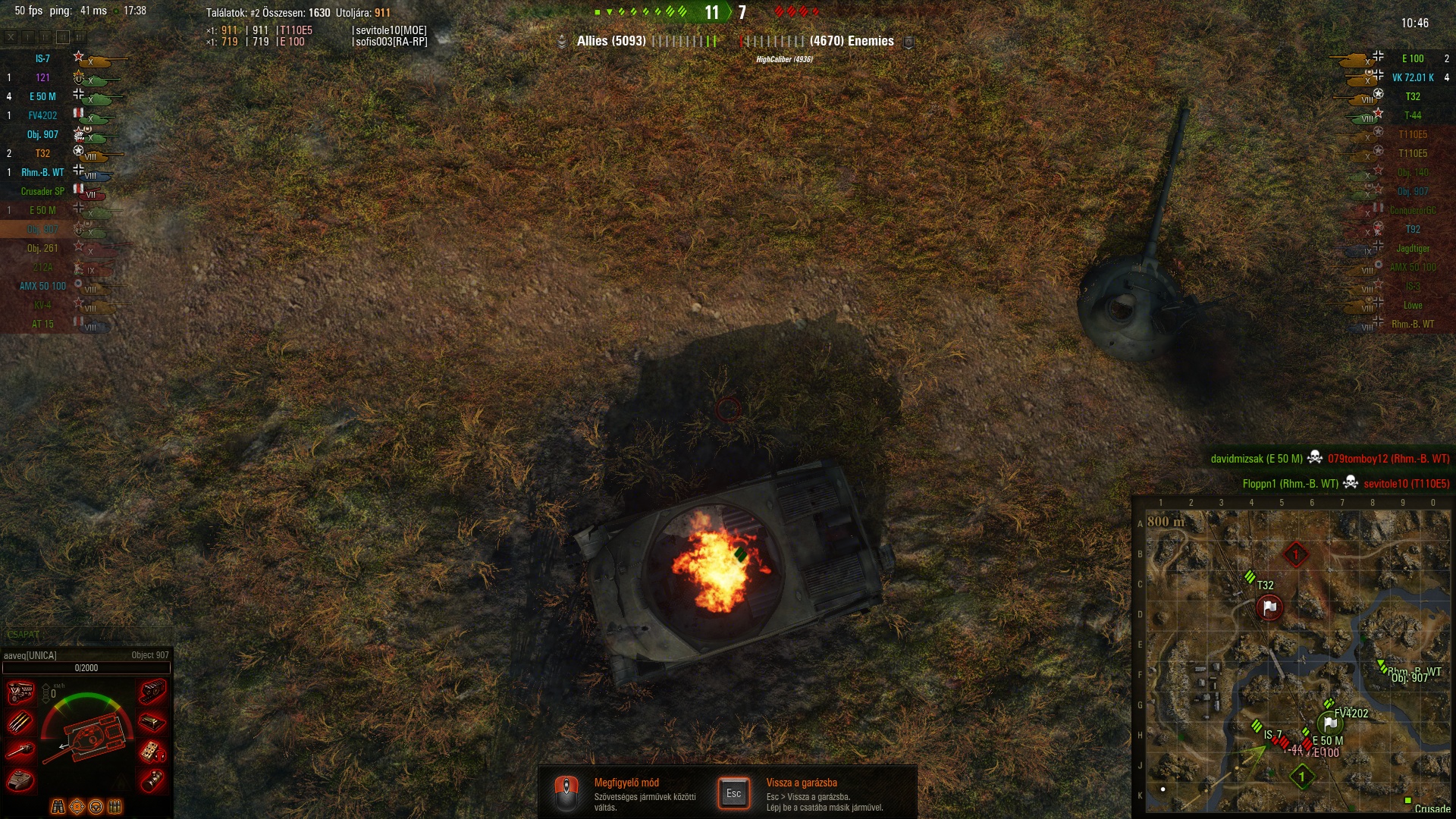Click the Crusader marker on the minimap
1456x819 pixels.
[1408, 801]
